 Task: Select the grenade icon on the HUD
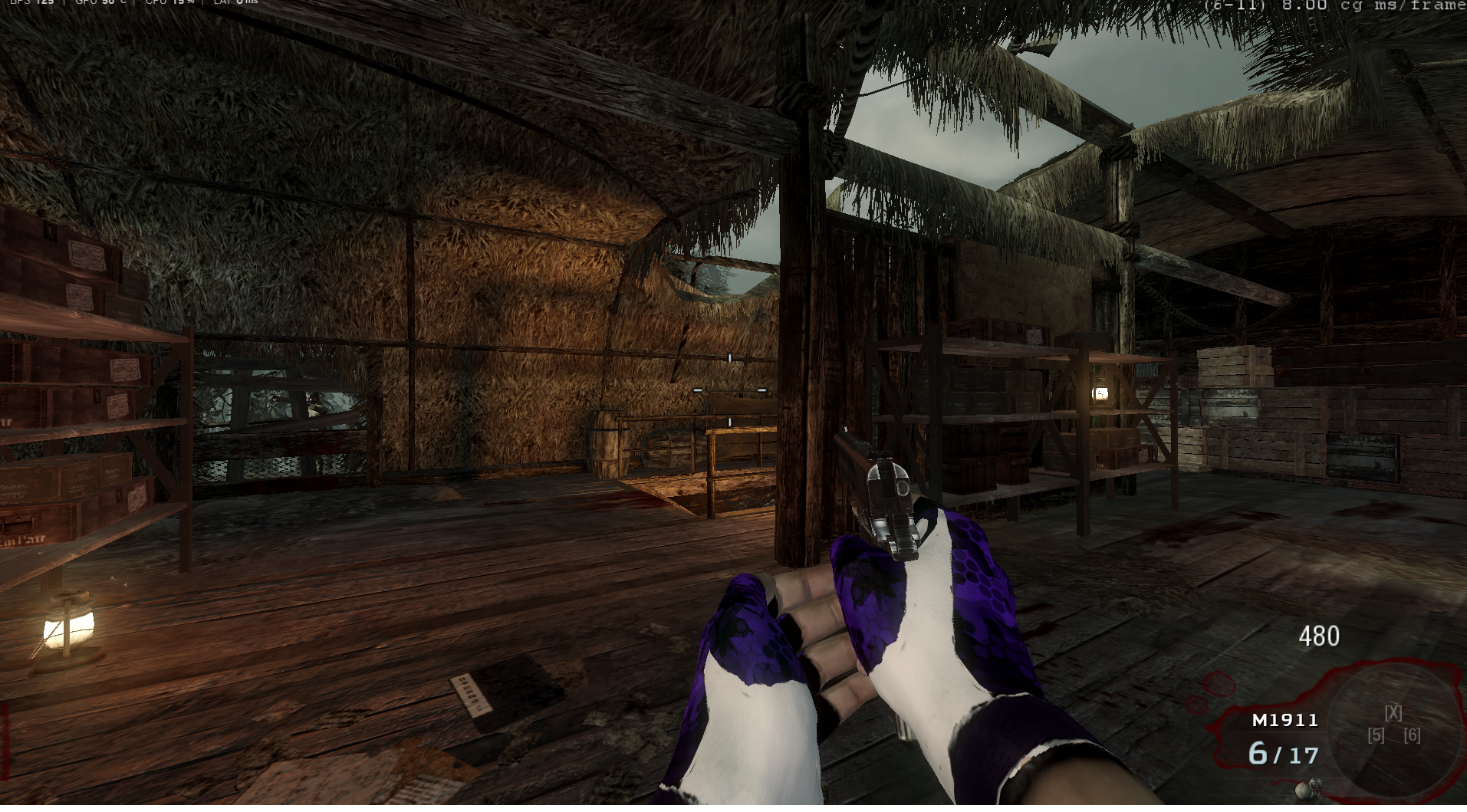click(x=1306, y=789)
